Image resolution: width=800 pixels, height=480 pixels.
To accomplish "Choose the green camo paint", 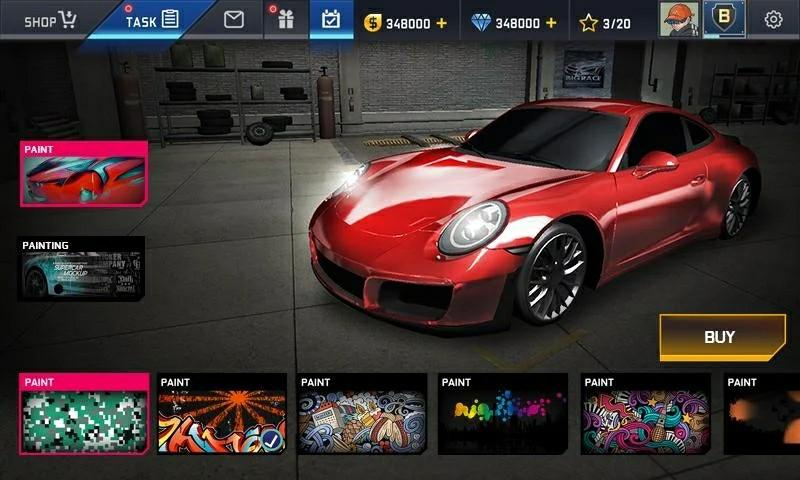I will pos(84,414).
